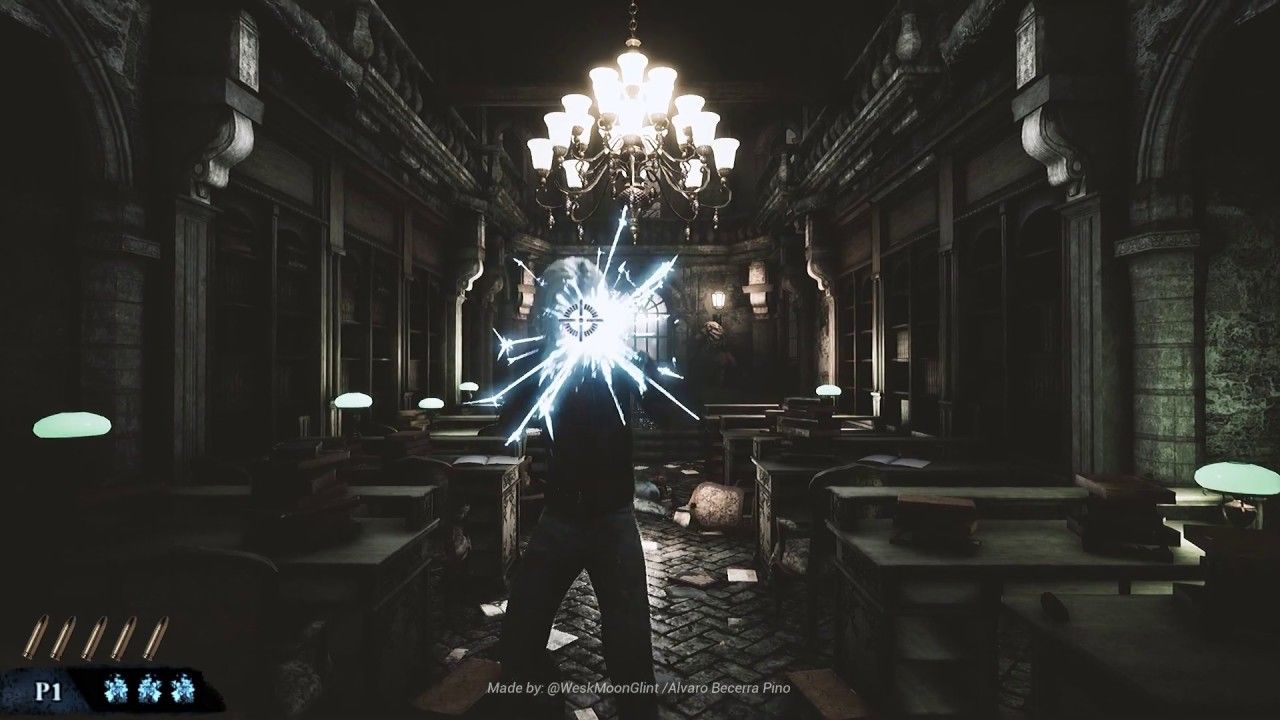Click the first blue life crystal icon
This screenshot has width=1280, height=720.
[116, 688]
